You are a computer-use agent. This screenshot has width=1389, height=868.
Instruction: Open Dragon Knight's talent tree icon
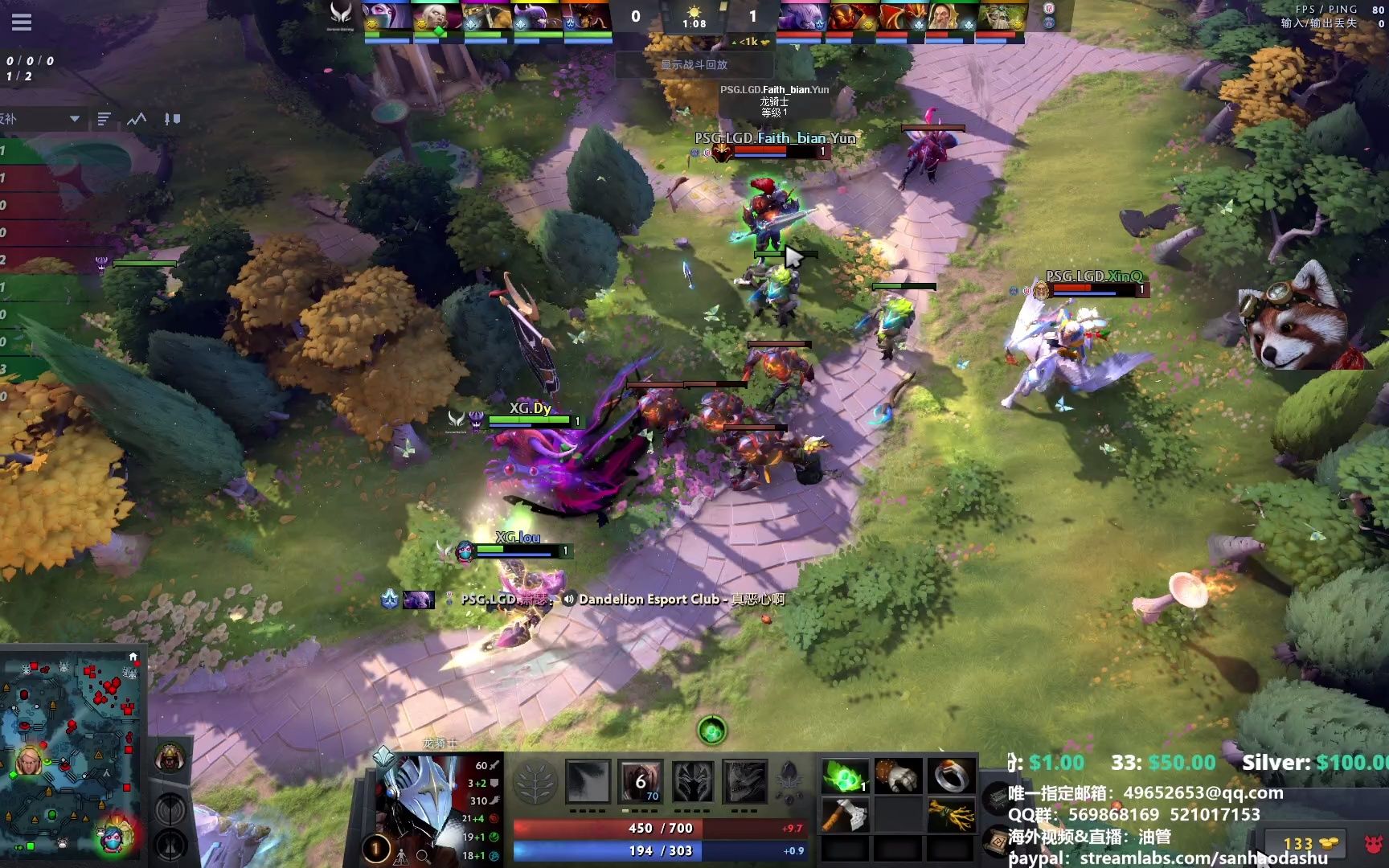538,780
